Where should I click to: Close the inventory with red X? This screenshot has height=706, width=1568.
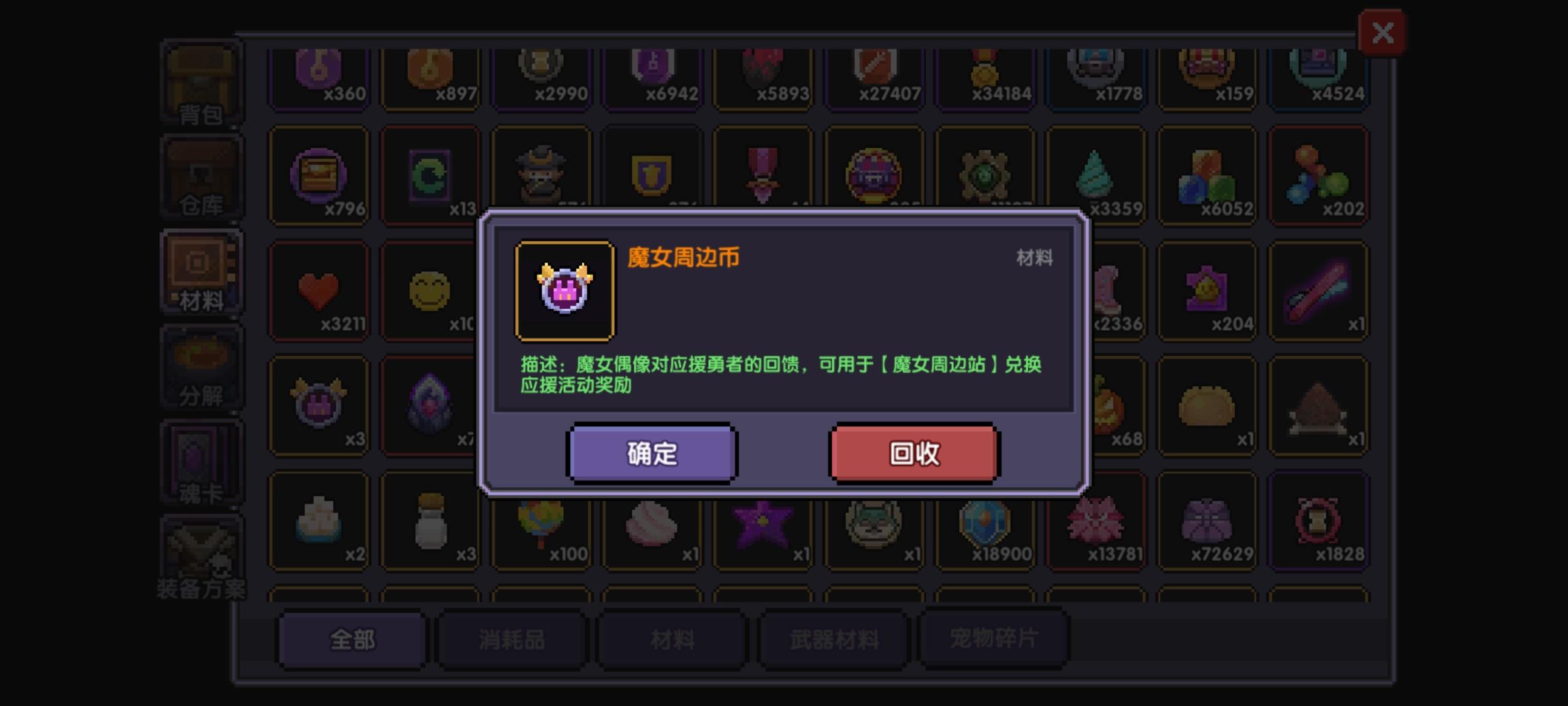(x=1380, y=32)
